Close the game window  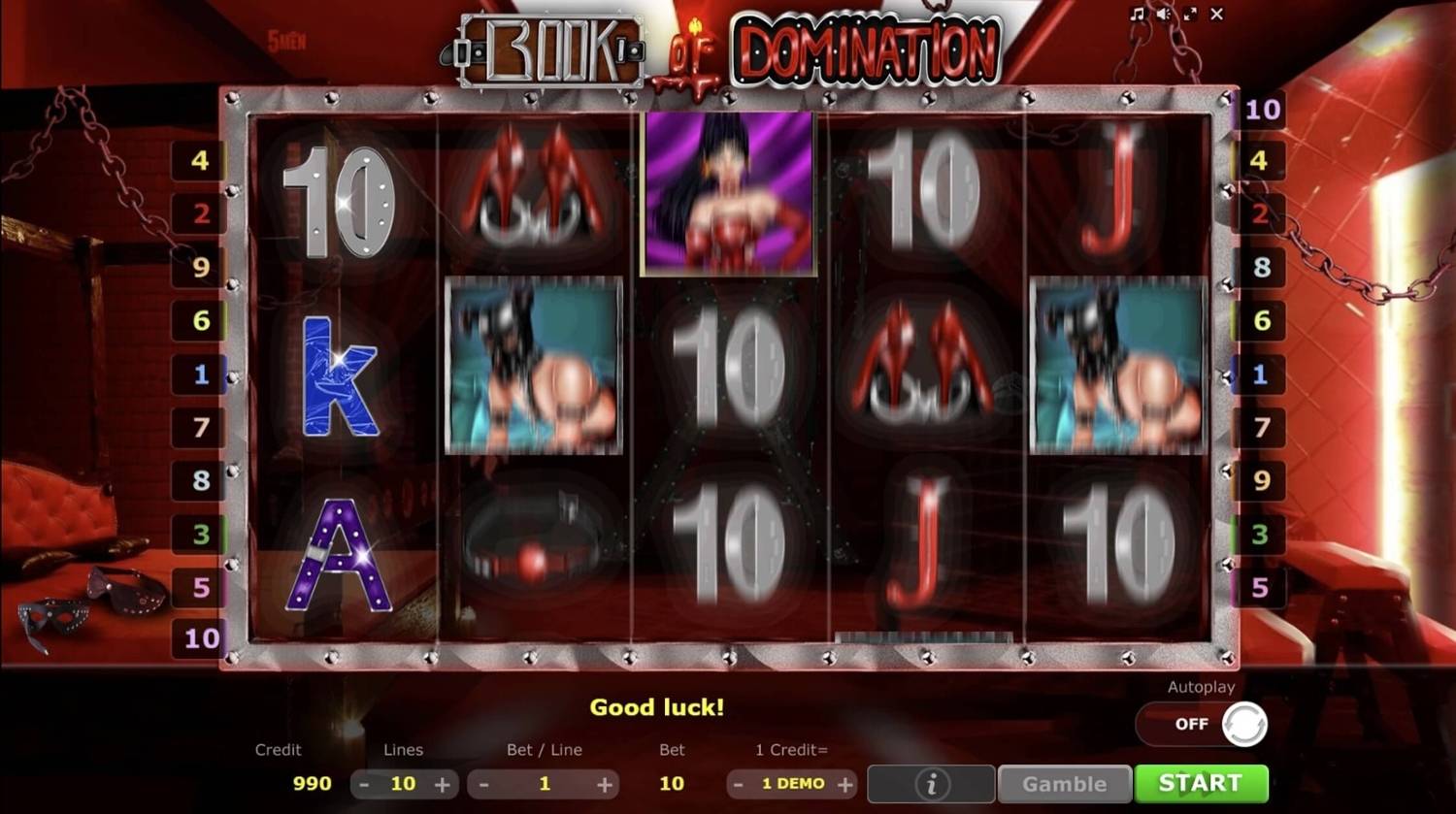click(x=1217, y=15)
